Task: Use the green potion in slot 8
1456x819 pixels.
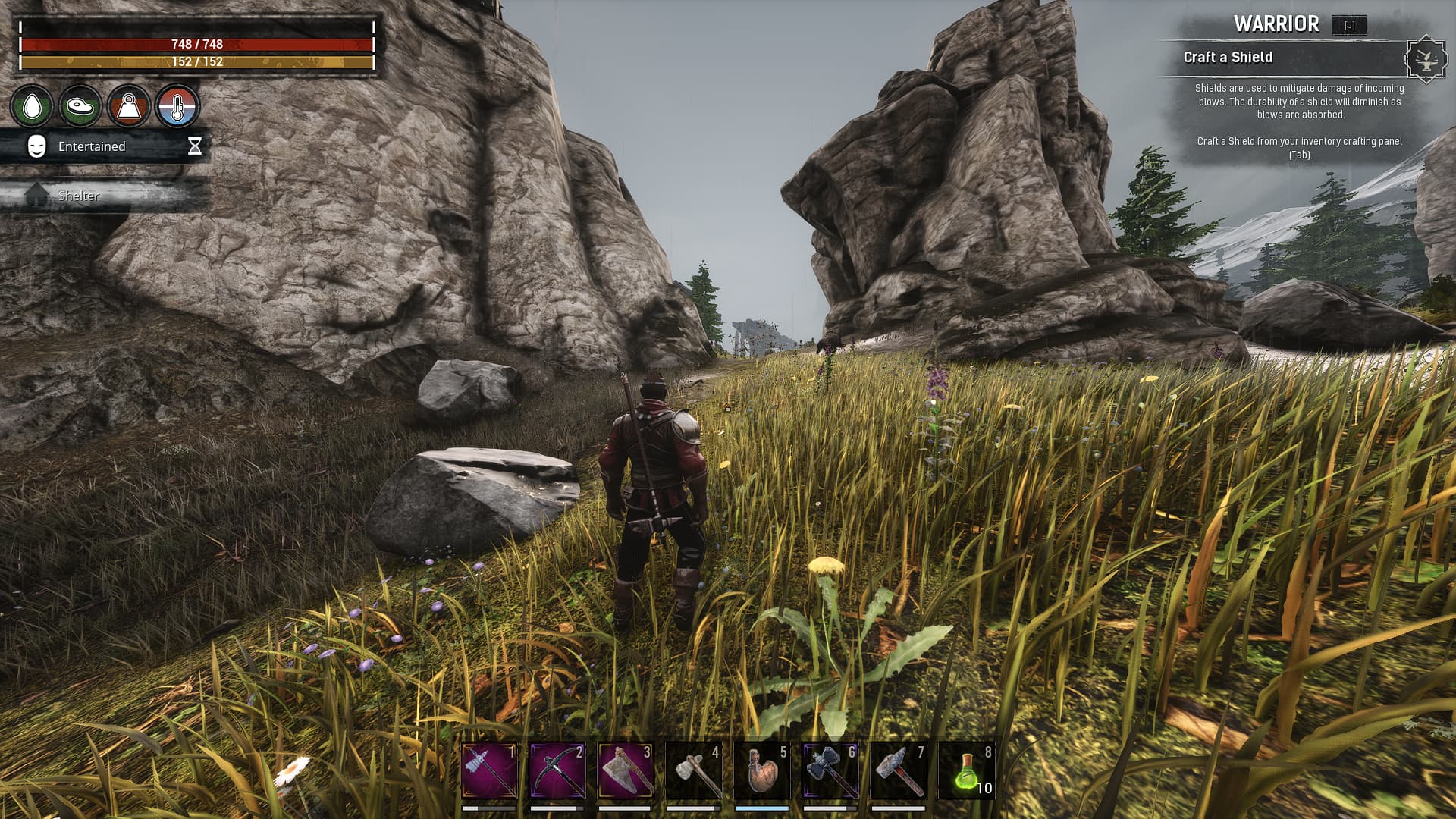Action: click(x=967, y=770)
